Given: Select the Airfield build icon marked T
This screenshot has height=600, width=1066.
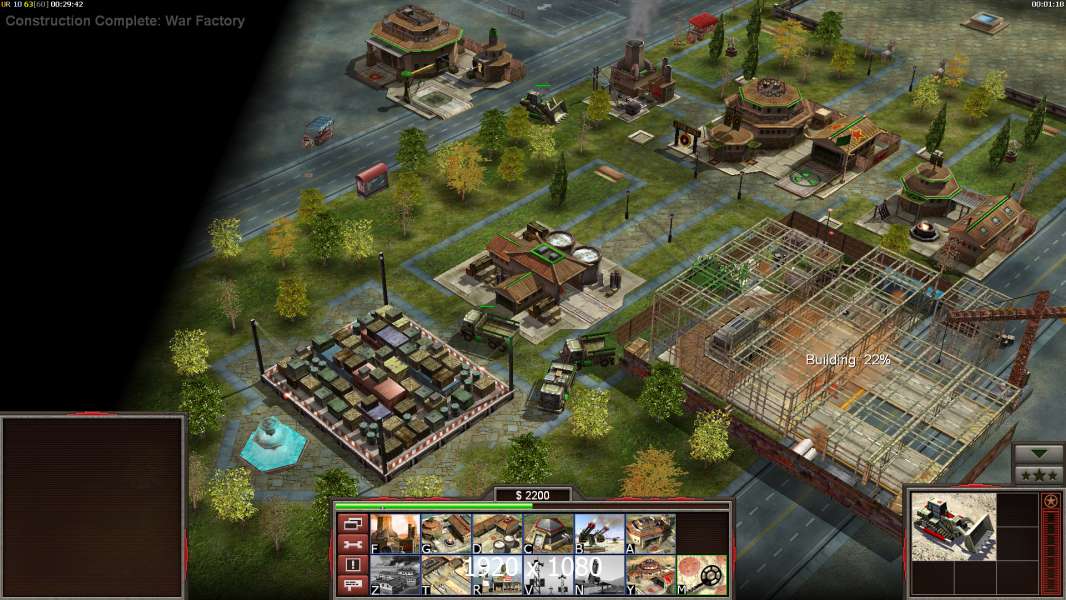Looking at the screenshot, I should (x=446, y=575).
